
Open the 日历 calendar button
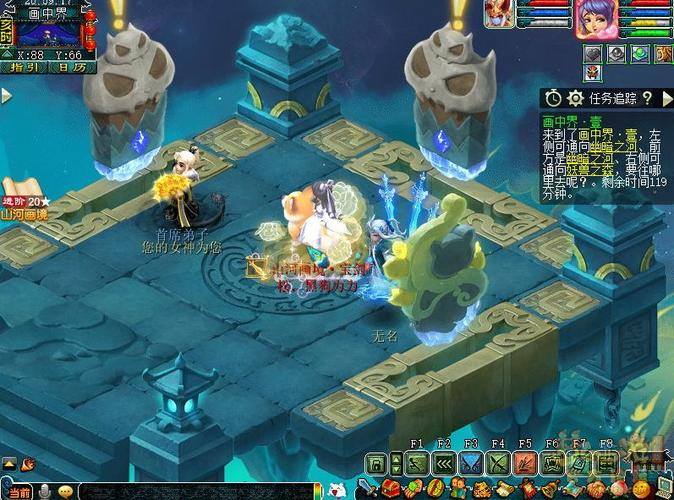click(70, 68)
